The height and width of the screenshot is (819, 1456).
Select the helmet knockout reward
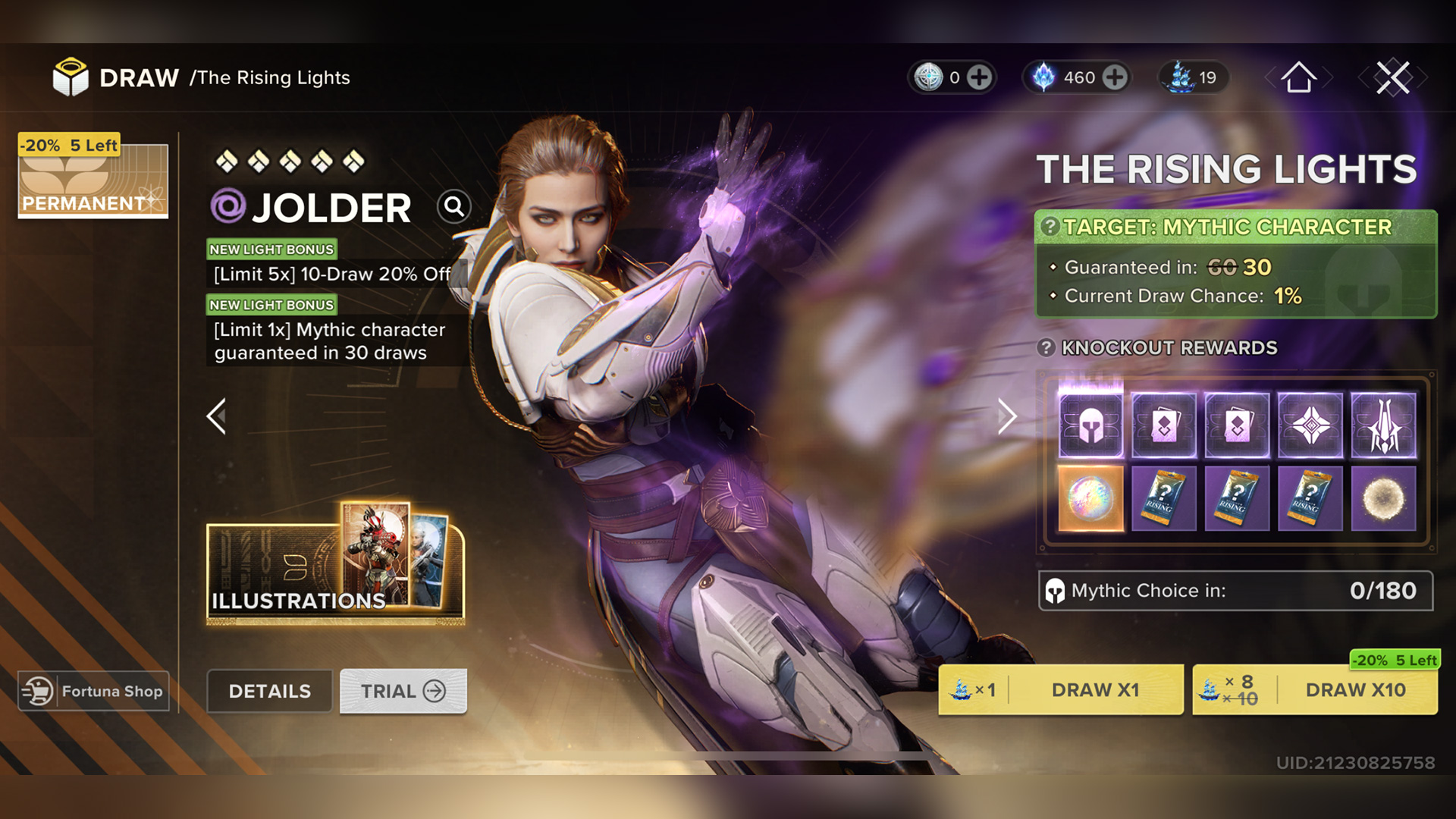(1090, 425)
